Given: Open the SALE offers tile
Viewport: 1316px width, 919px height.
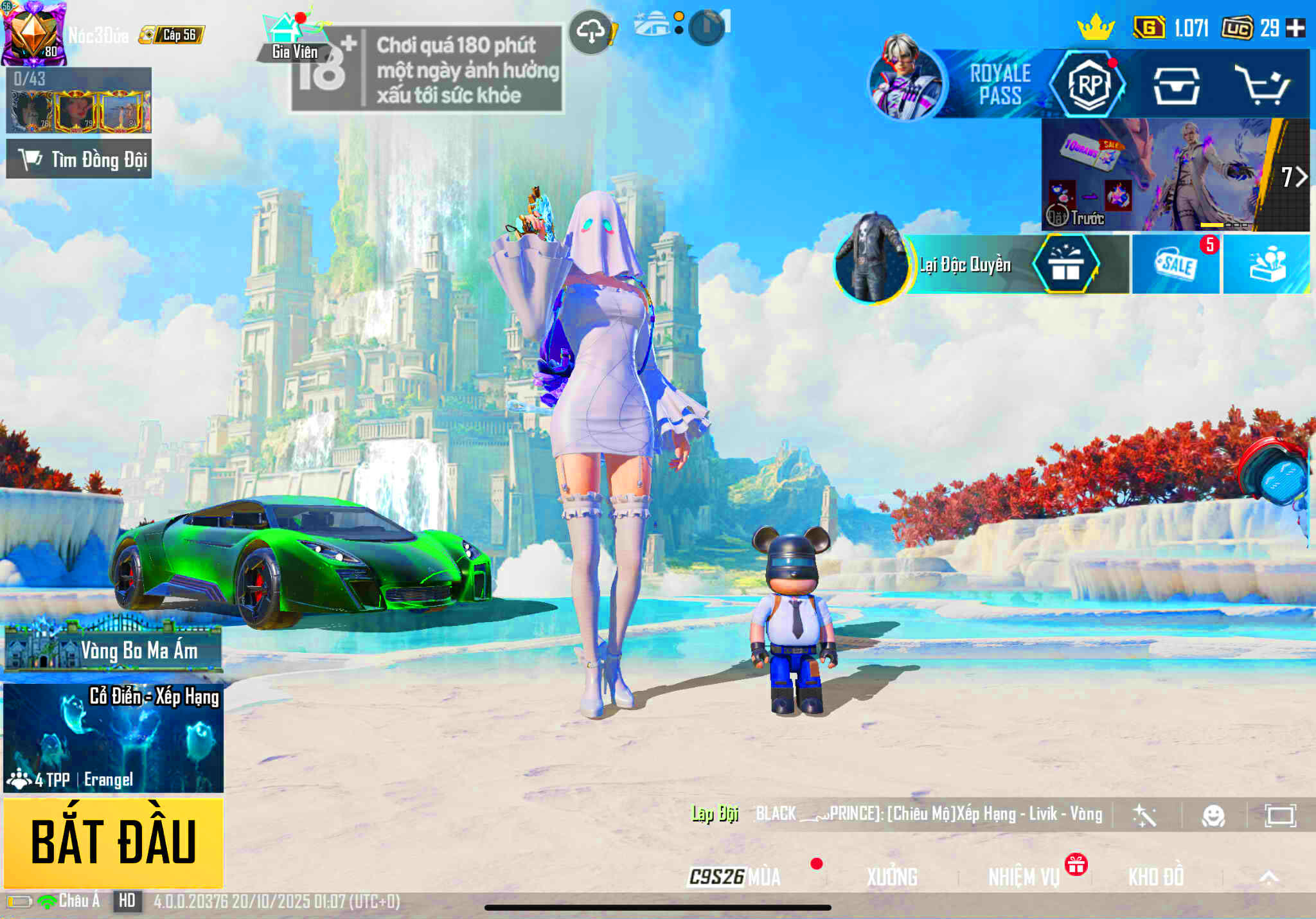Looking at the screenshot, I should [1176, 265].
